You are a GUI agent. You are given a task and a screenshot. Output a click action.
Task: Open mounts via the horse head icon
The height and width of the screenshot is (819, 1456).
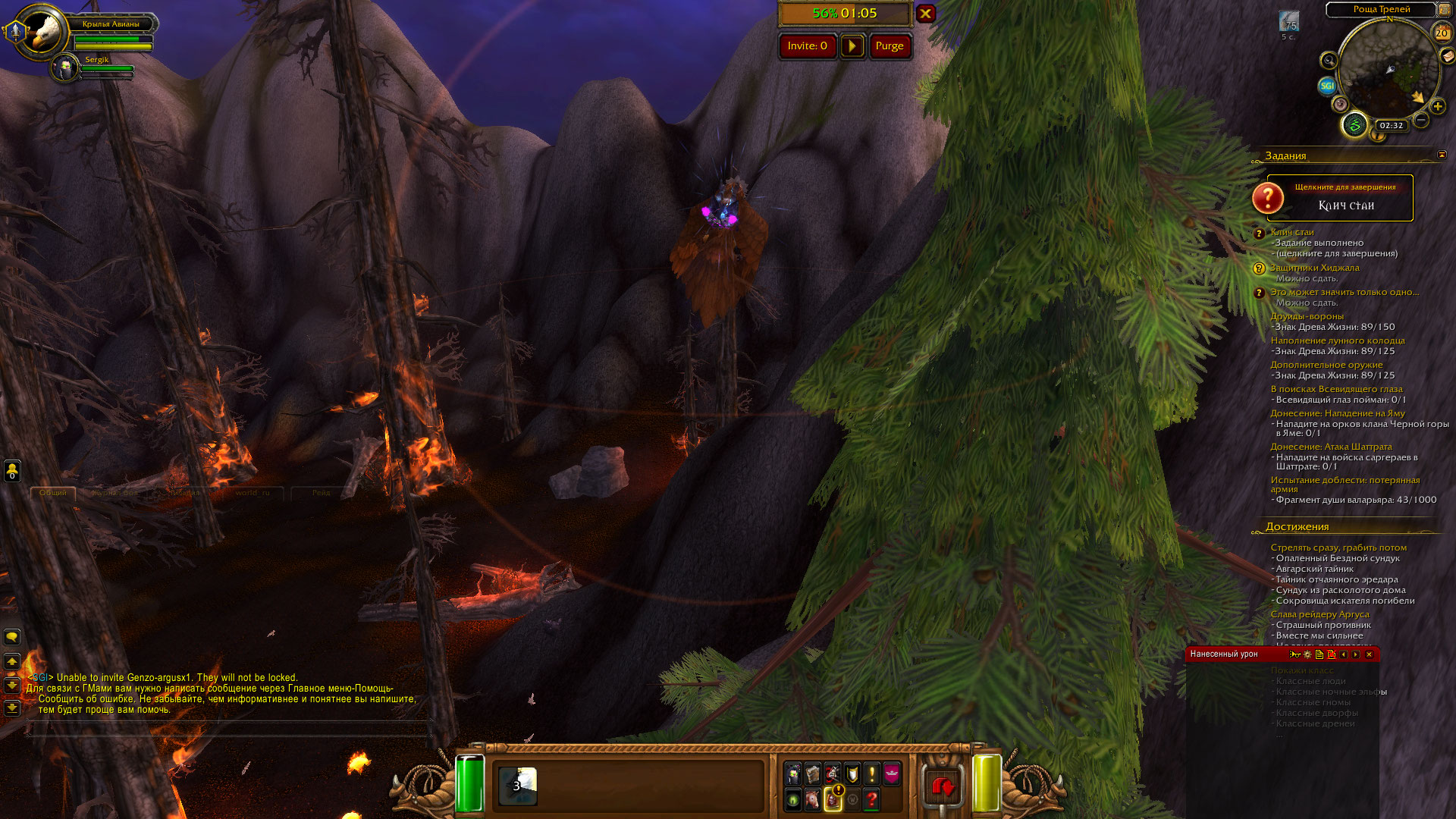[x=812, y=799]
